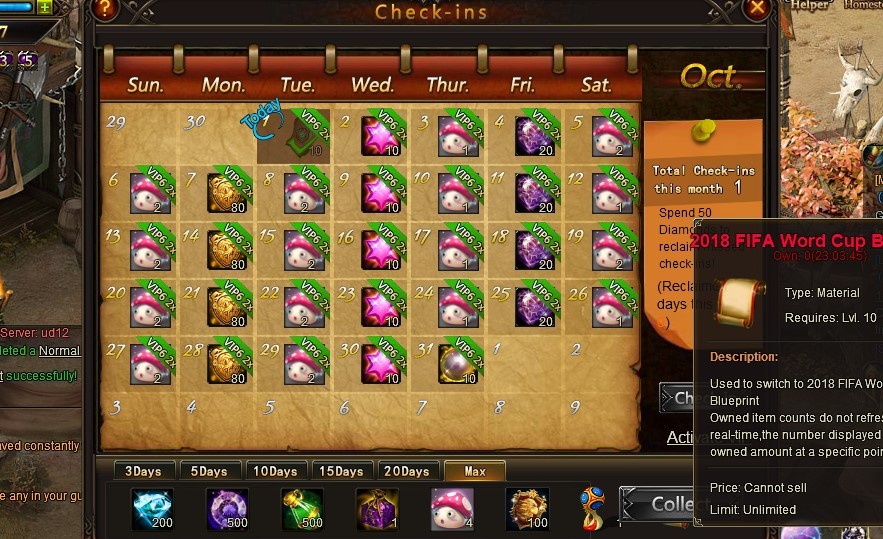The height and width of the screenshot is (539, 883).
Task: Open the 15Days reward tab
Action: pos(340,471)
